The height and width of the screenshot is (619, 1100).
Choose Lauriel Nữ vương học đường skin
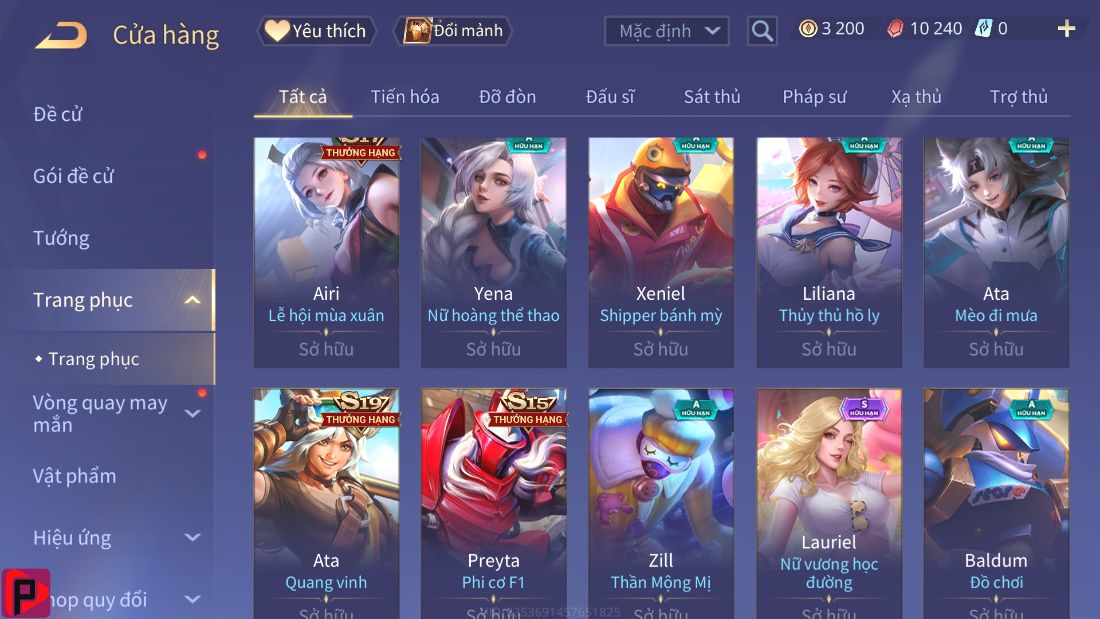[x=828, y=500]
